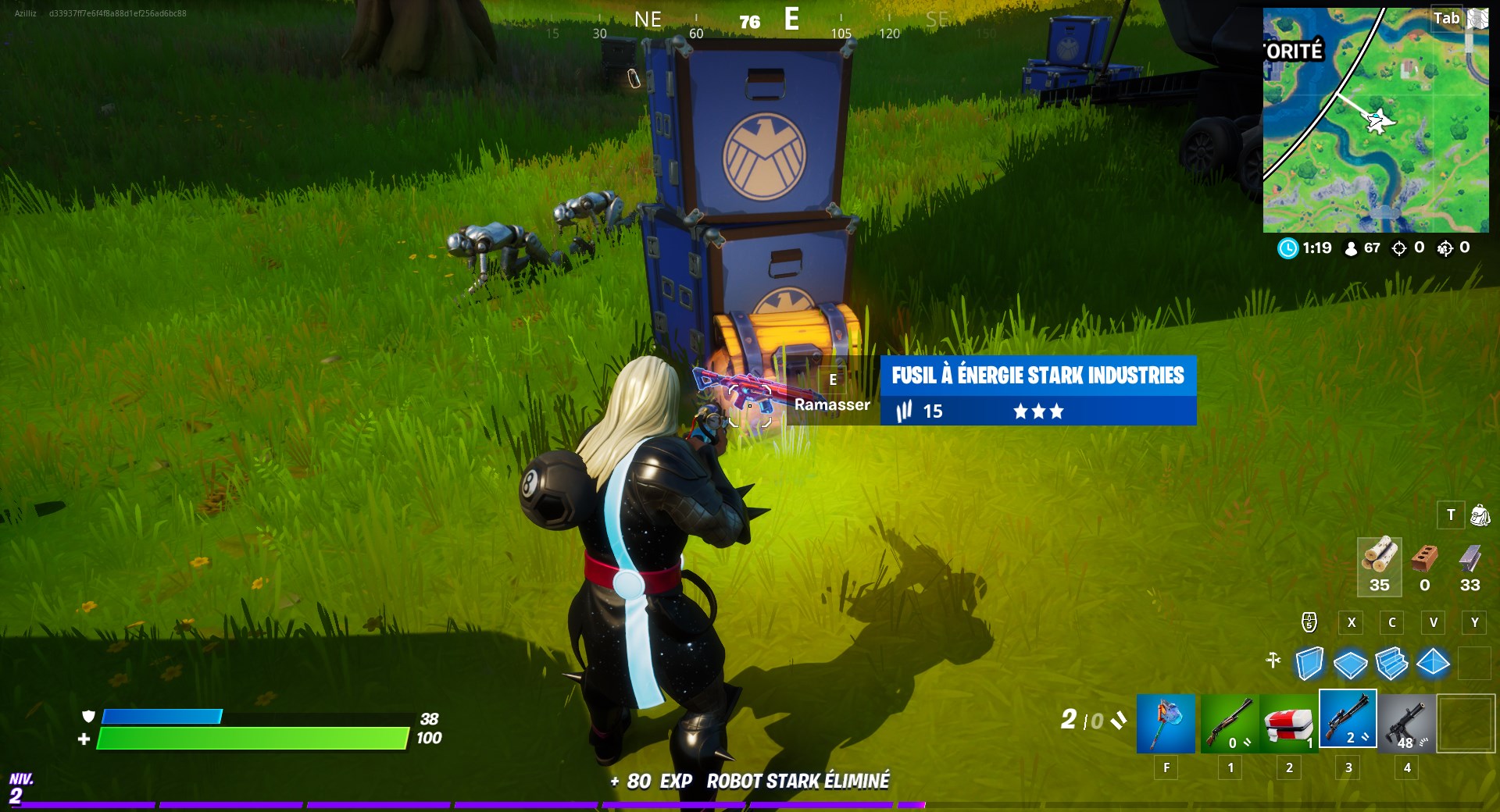Image resolution: width=1500 pixels, height=812 pixels.
Task: Choose the stairs building piece
Action: [1391, 664]
